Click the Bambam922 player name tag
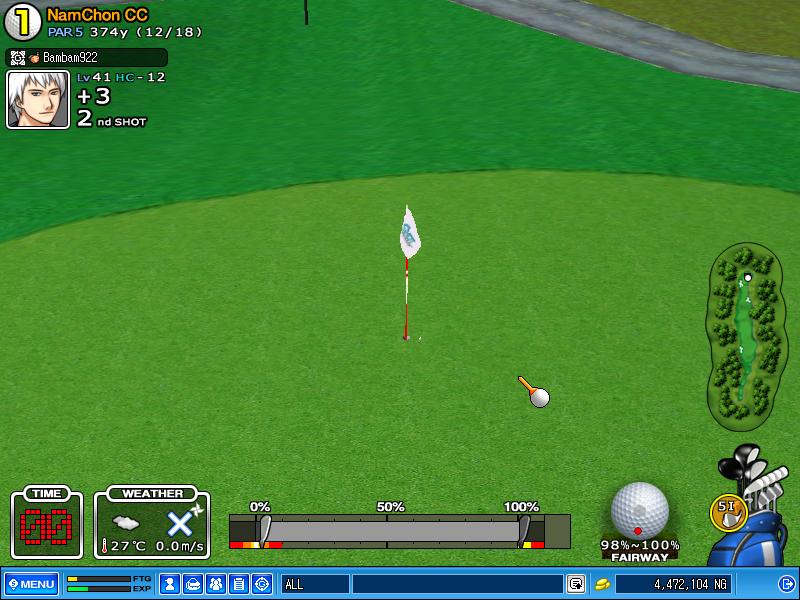 click(87, 58)
